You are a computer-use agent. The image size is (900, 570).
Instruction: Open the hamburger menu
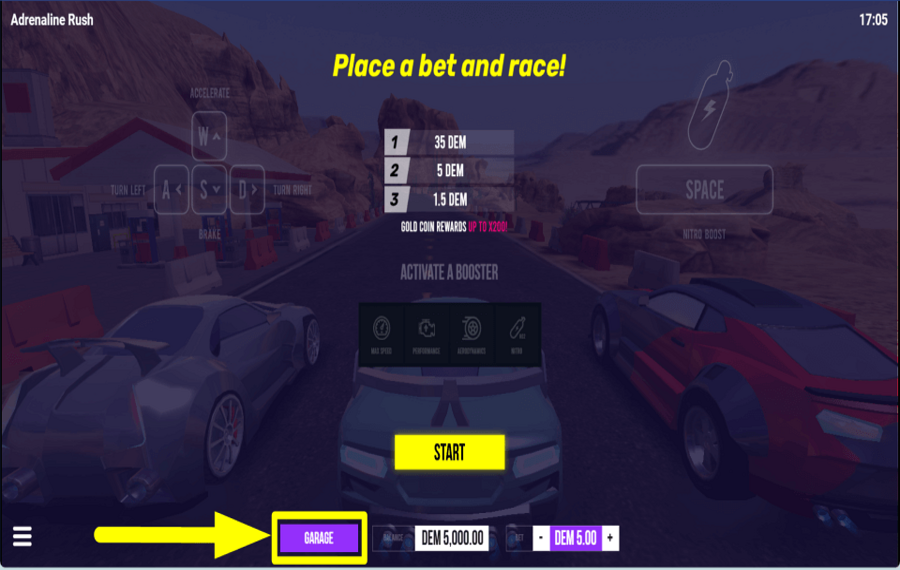click(x=22, y=537)
